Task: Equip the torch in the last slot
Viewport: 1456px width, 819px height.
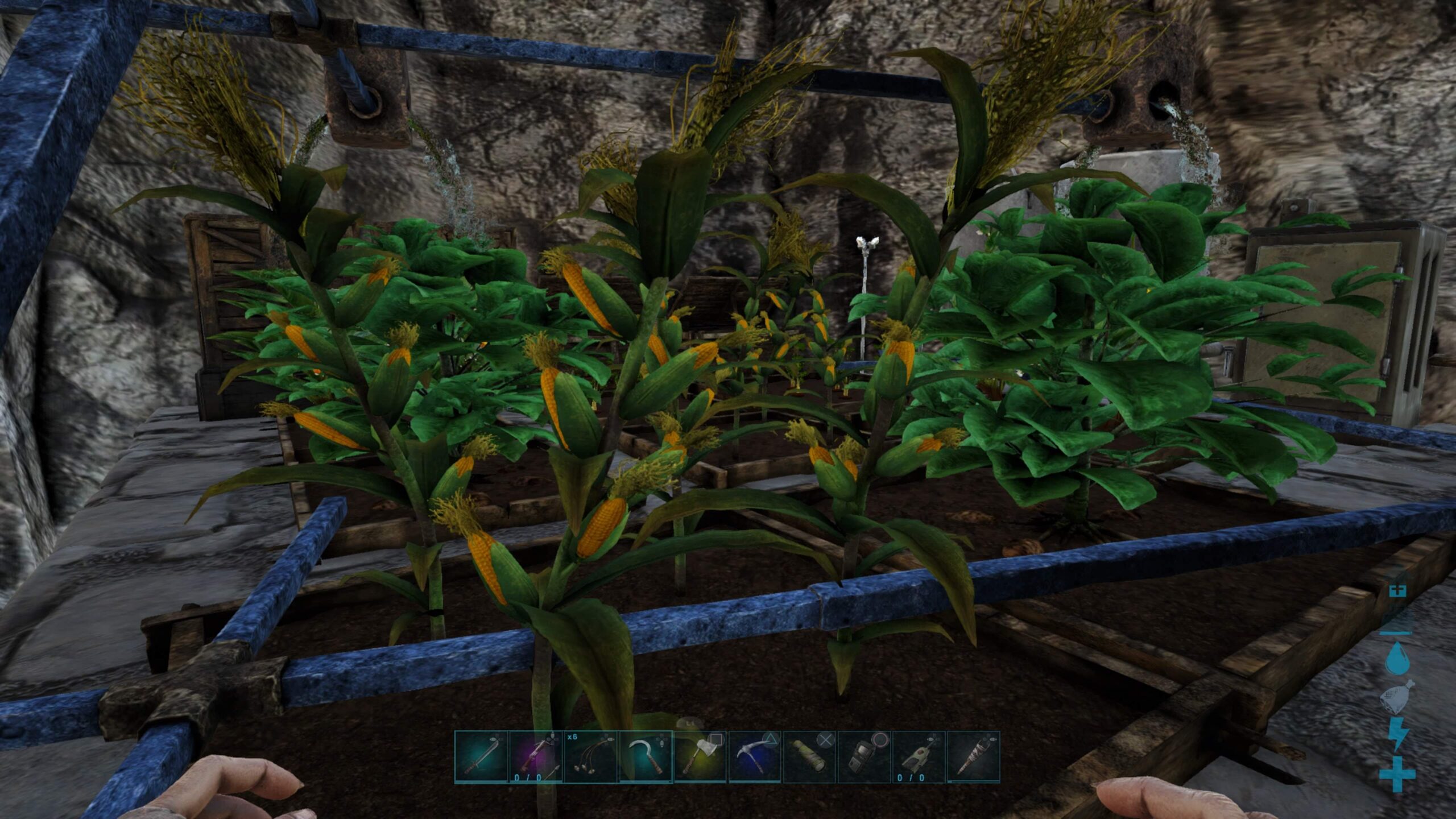Action: pos(973,757)
